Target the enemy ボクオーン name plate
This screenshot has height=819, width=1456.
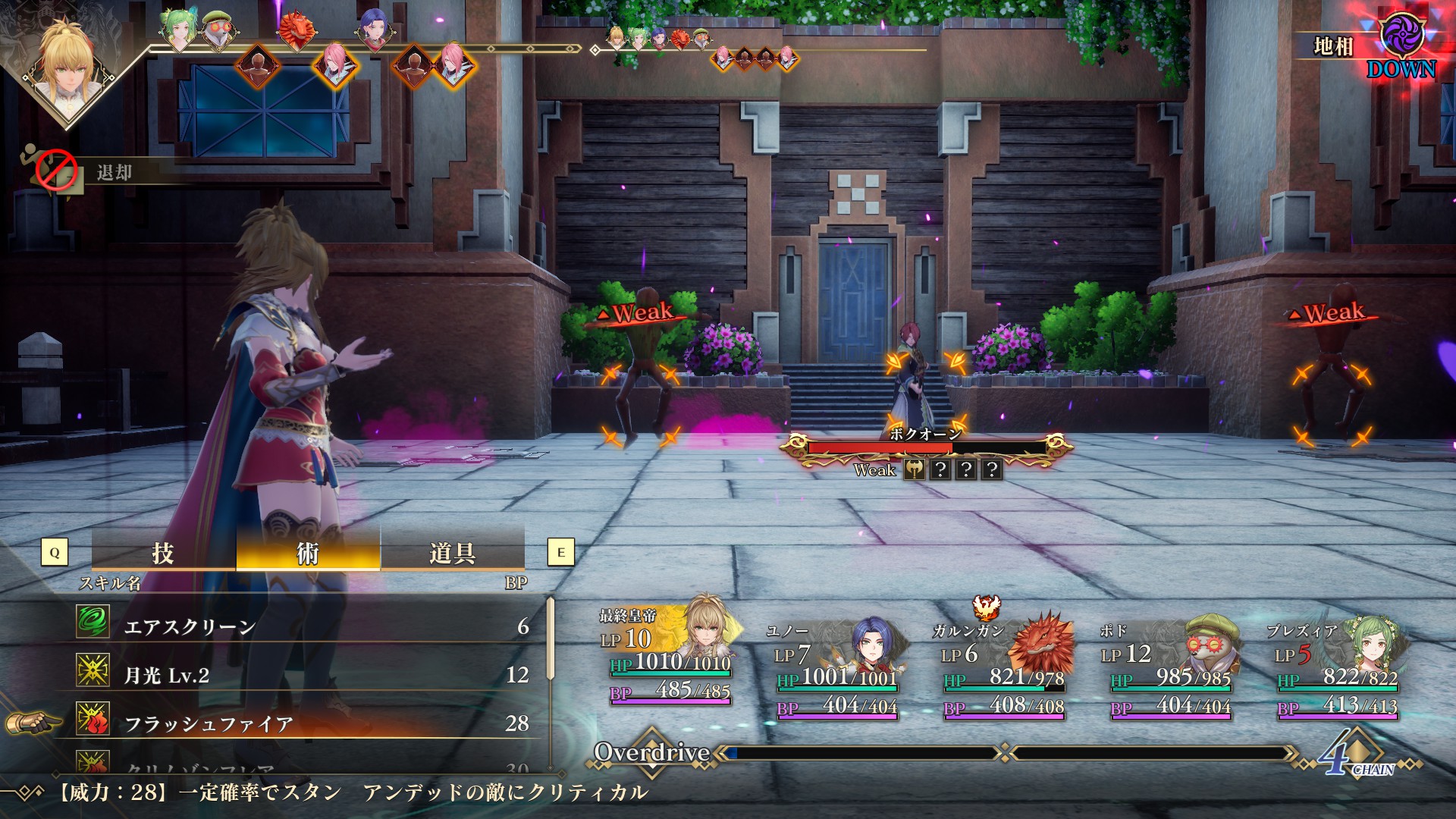coord(925,435)
